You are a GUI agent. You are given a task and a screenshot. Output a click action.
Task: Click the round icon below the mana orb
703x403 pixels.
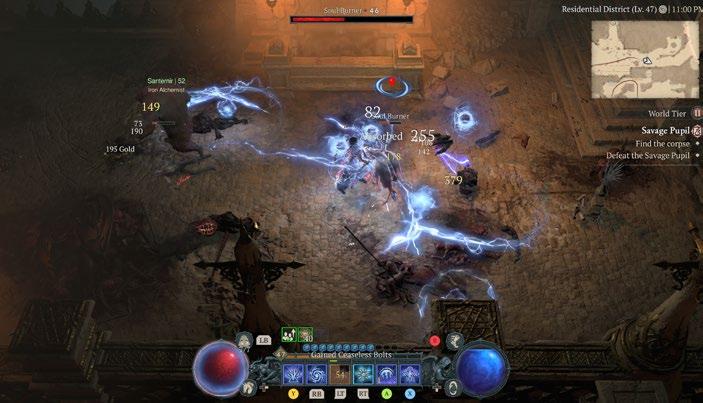pyautogui.click(x=454, y=387)
